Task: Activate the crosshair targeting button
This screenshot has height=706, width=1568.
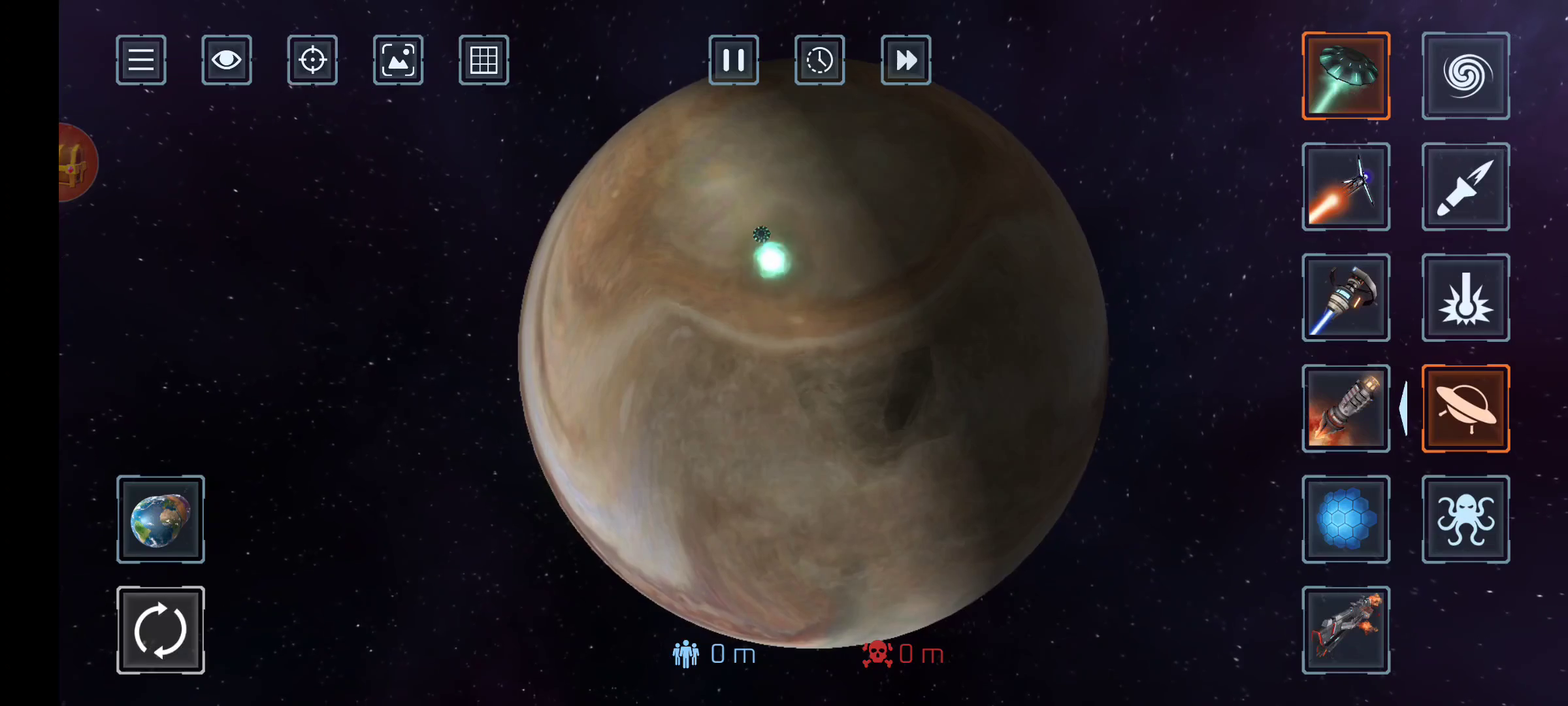Action: click(x=312, y=60)
